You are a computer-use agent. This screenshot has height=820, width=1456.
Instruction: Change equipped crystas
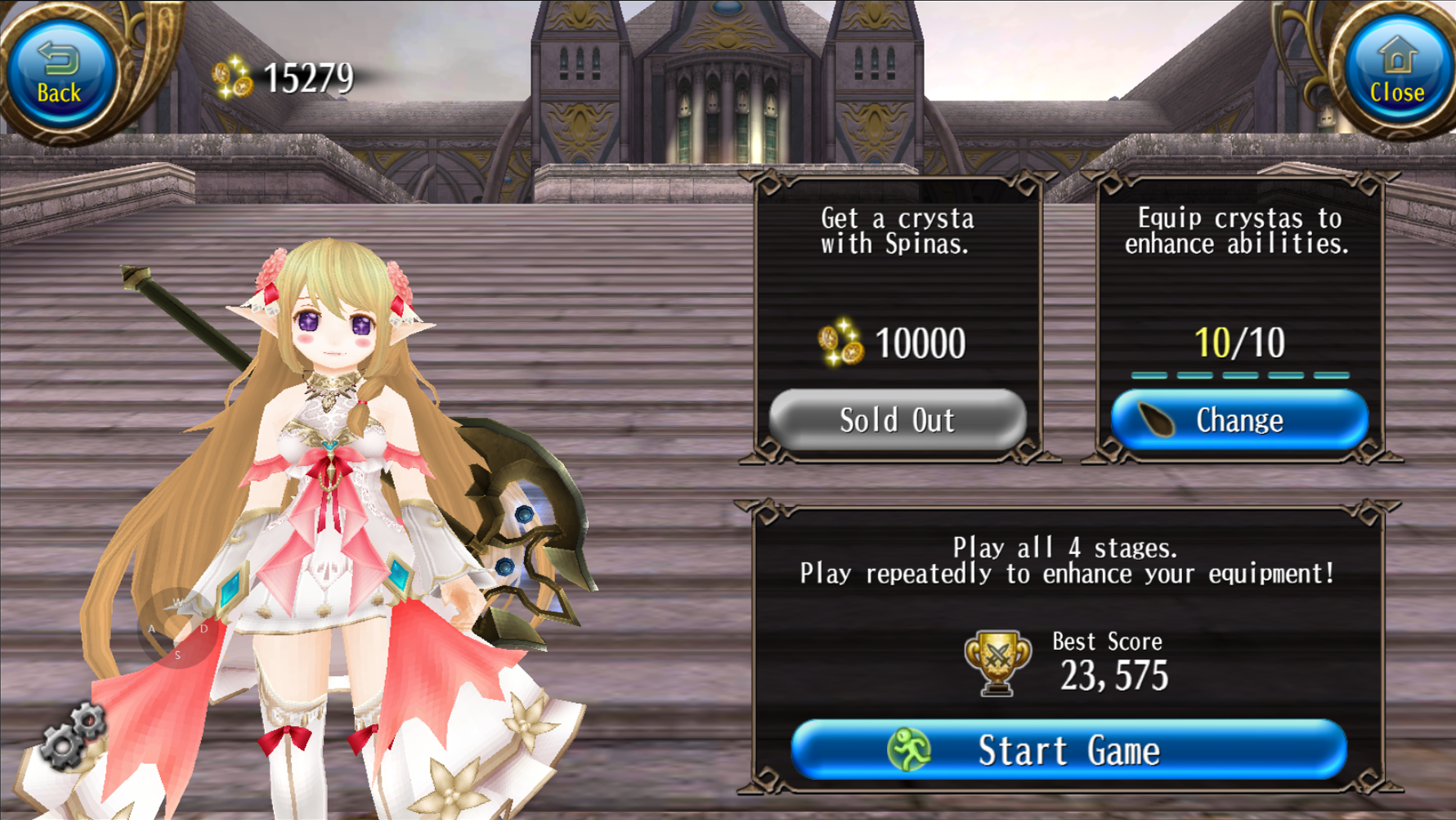(x=1239, y=420)
